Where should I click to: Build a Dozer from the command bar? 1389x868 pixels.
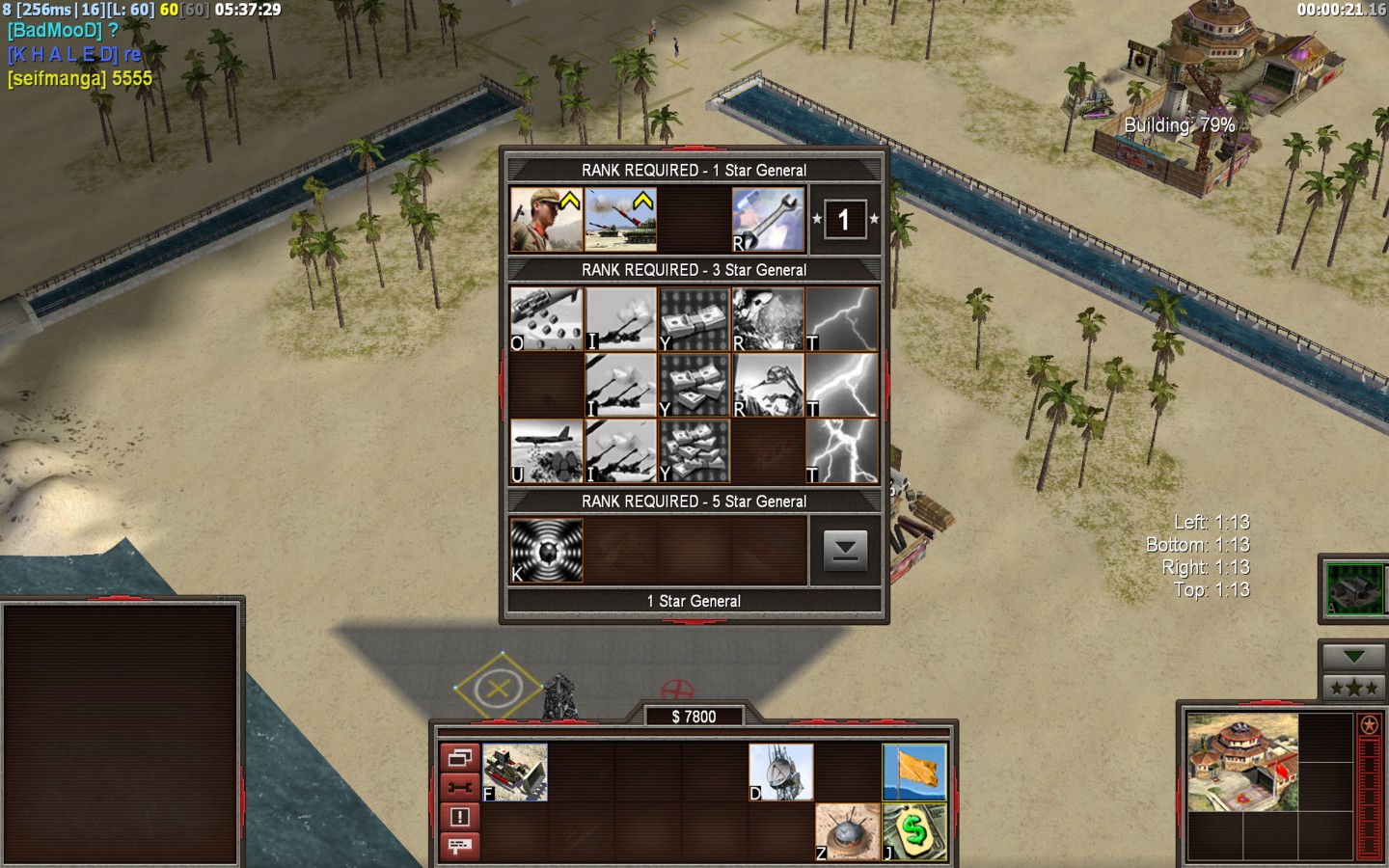[x=515, y=772]
